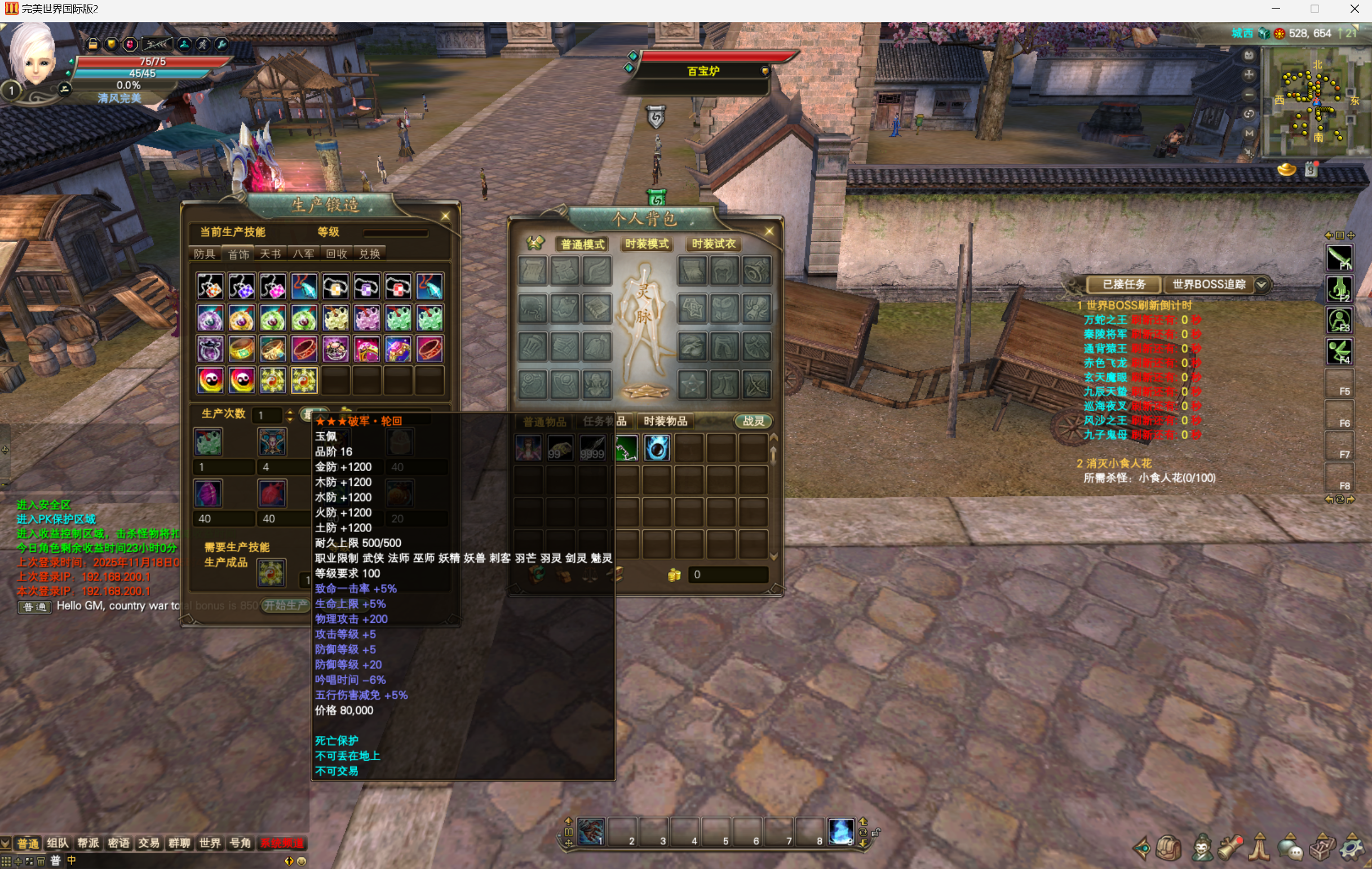Switch chat to the 帮派 channel
1372x869 pixels.
[x=88, y=844]
